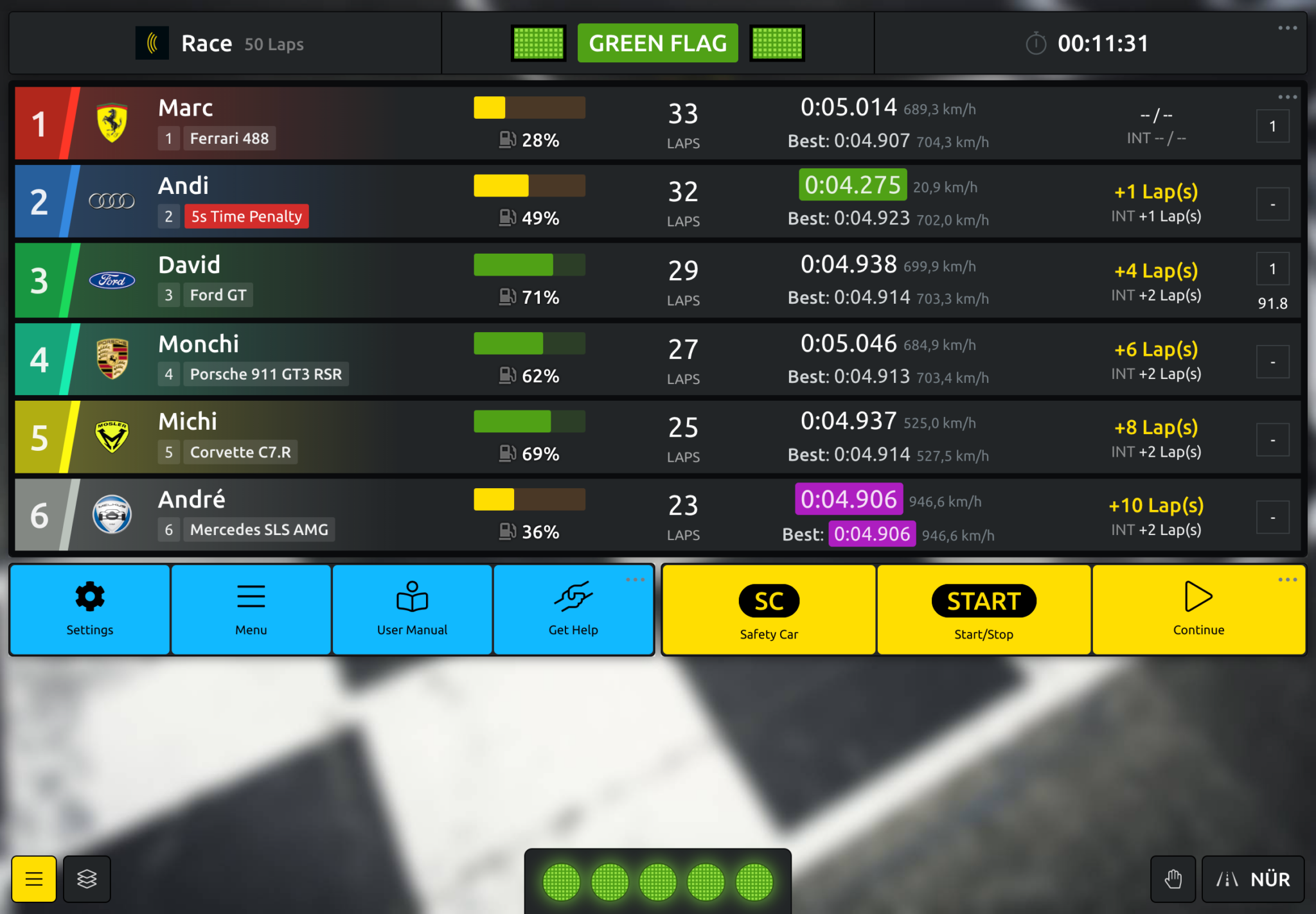Toggle the left start-light LED panel
This screenshot has width=1316, height=914.
point(538,43)
